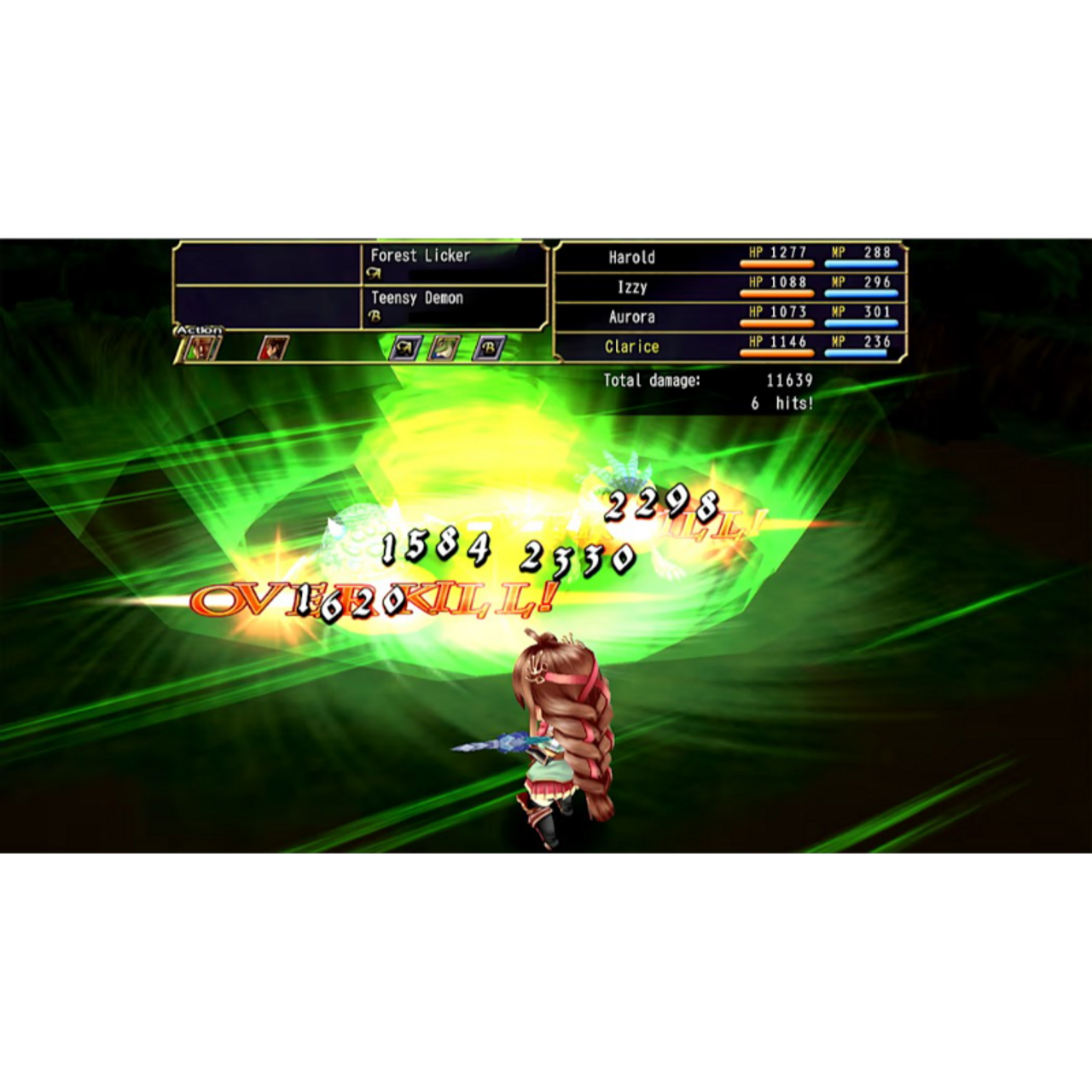
Task: Target the Forest Licker enemy entry
Action: pos(421,254)
